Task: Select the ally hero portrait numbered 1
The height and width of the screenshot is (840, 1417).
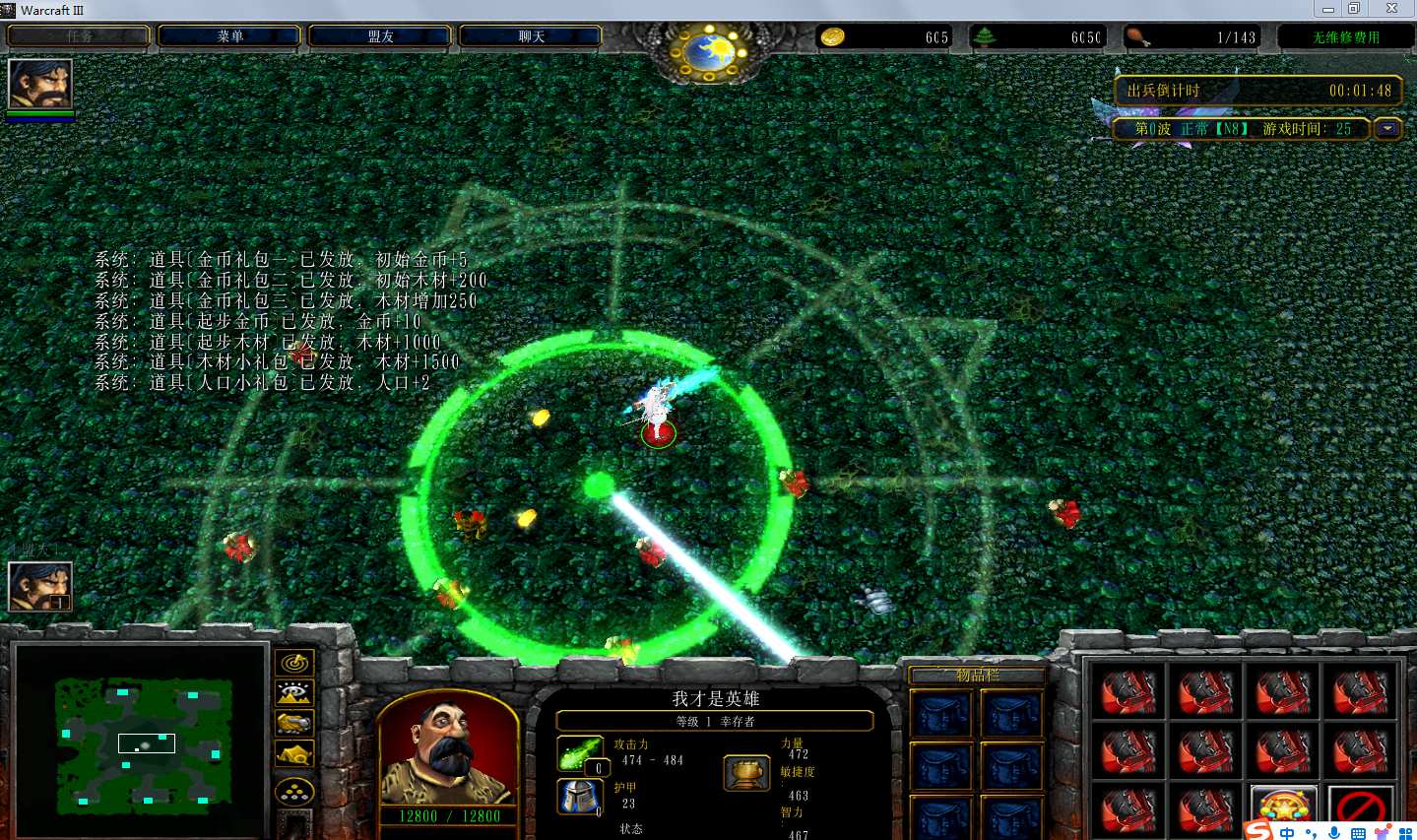Action: (x=39, y=587)
